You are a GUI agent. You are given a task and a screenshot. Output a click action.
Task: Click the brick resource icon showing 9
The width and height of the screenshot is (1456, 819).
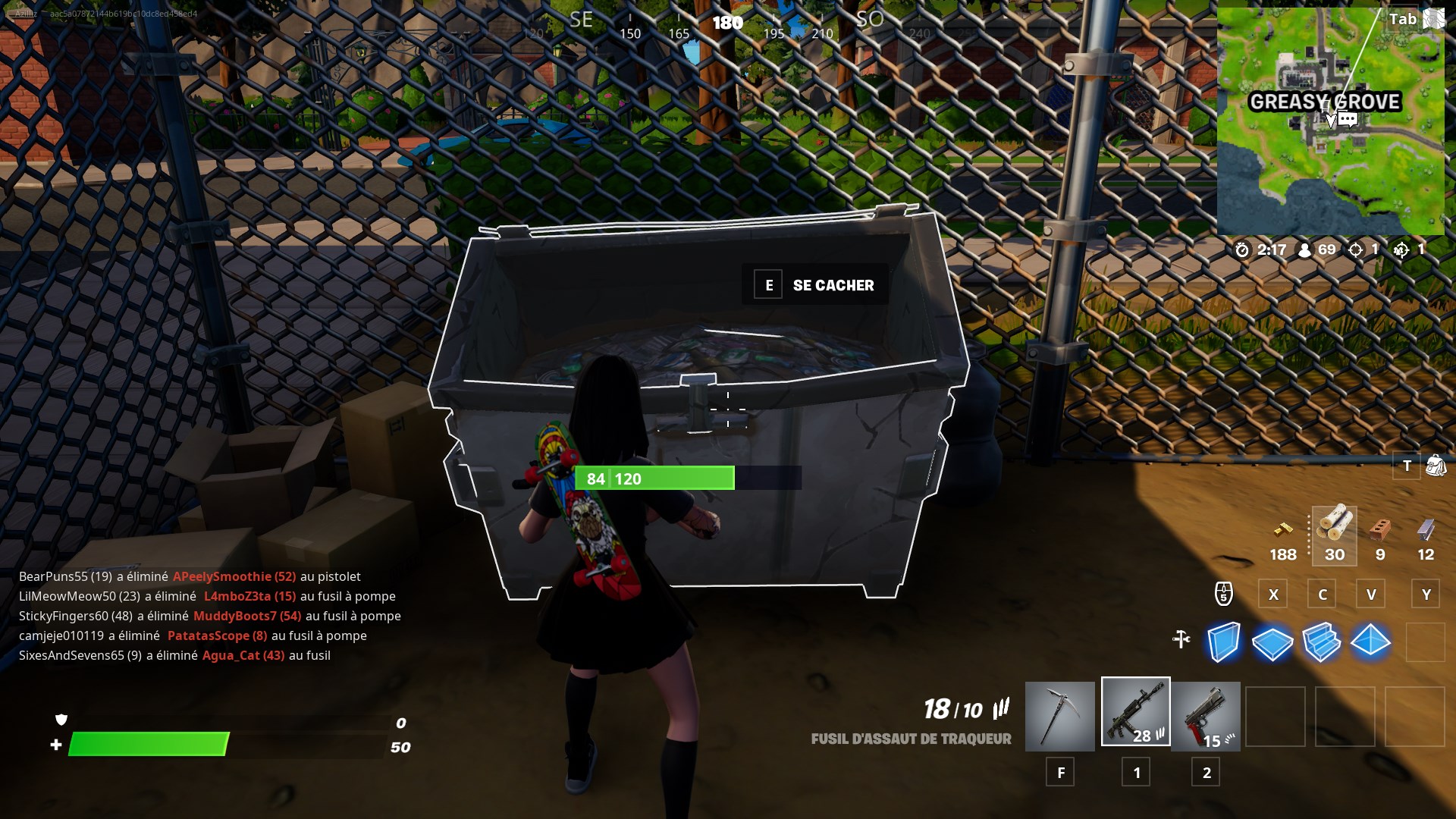[x=1382, y=531]
